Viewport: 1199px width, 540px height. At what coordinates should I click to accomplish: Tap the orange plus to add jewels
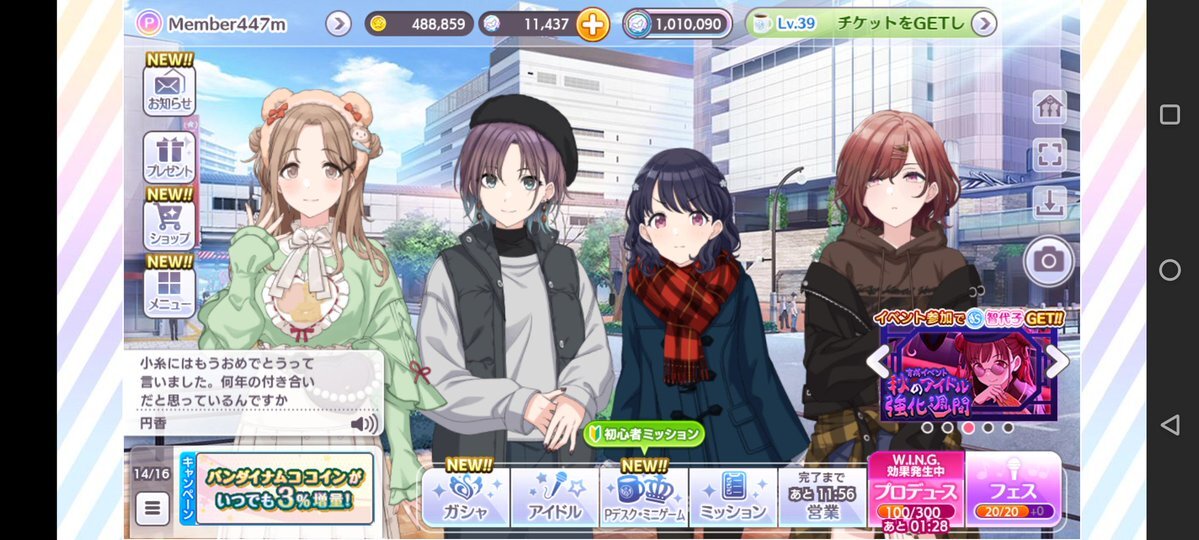592,24
